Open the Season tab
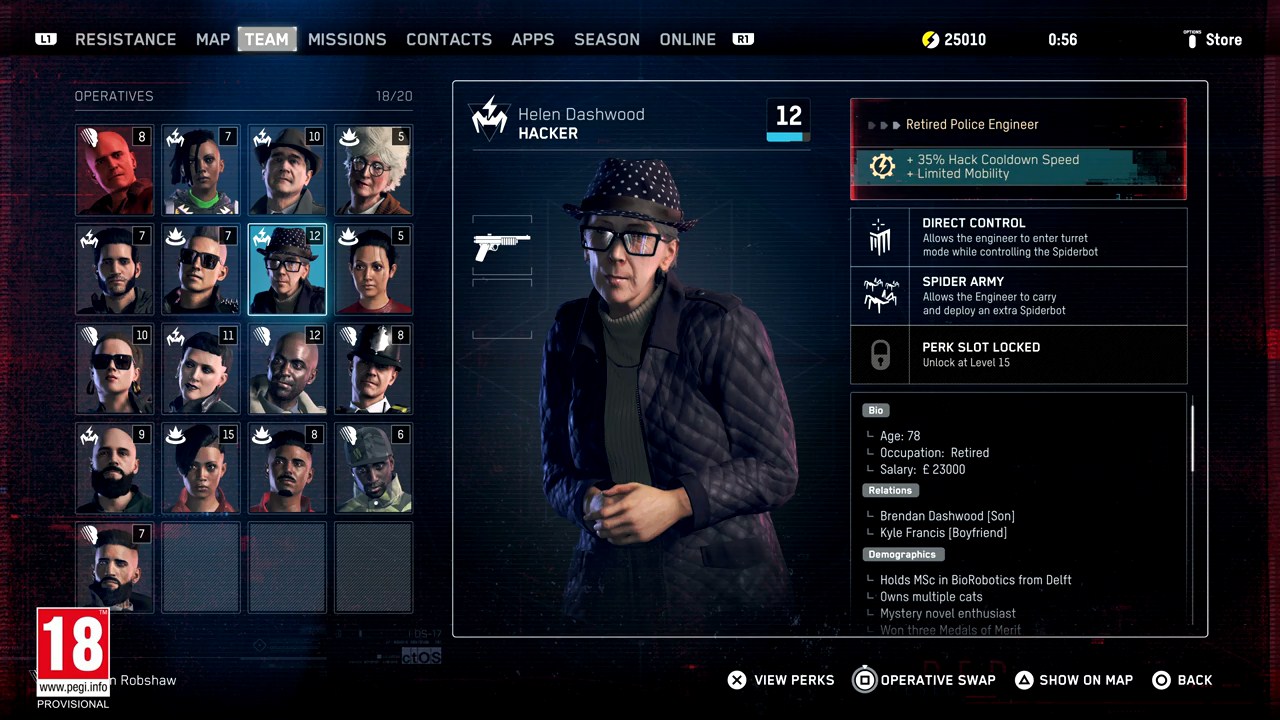The width and height of the screenshot is (1280, 720). click(x=607, y=40)
